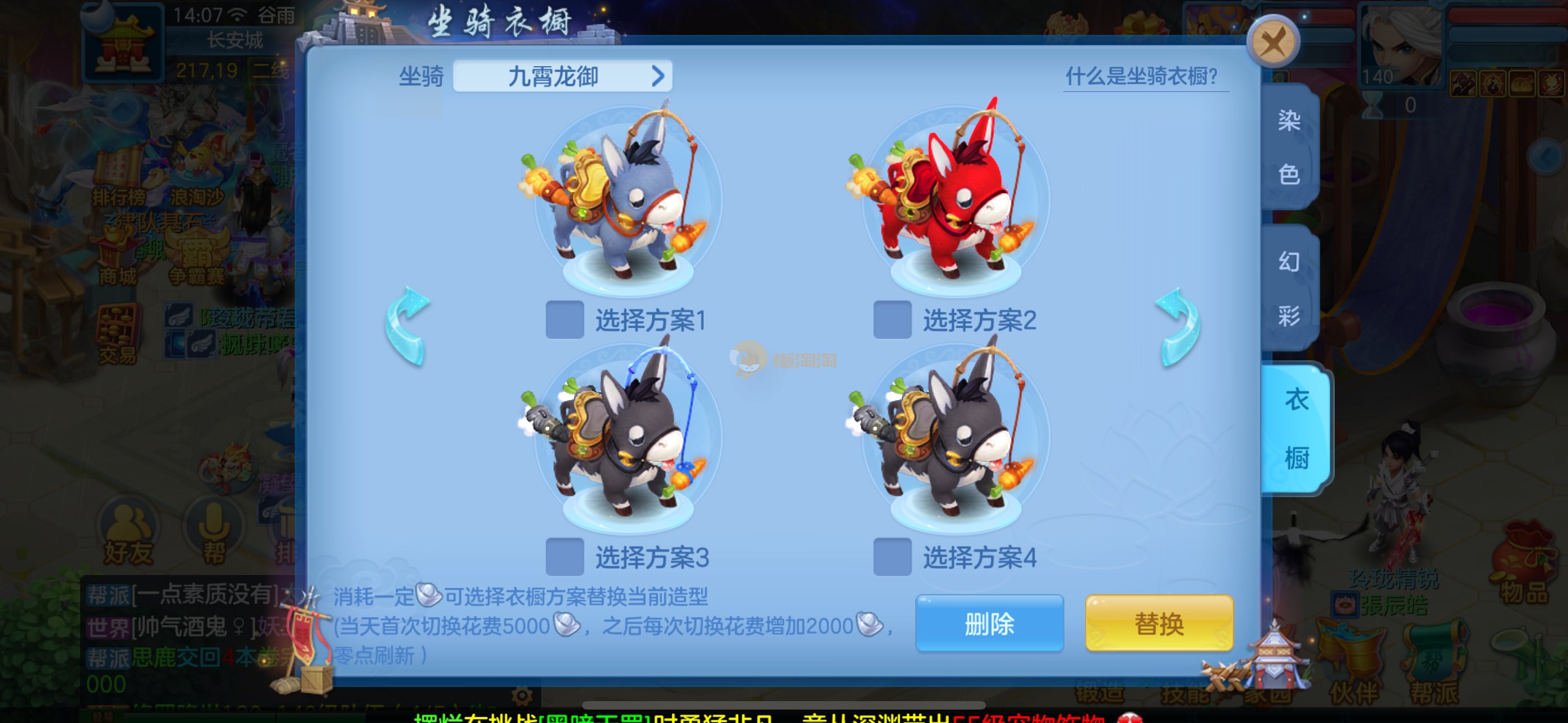Tick the 选择方案4 checkbox
Image resolution: width=1568 pixels, height=723 pixels.
tap(892, 556)
